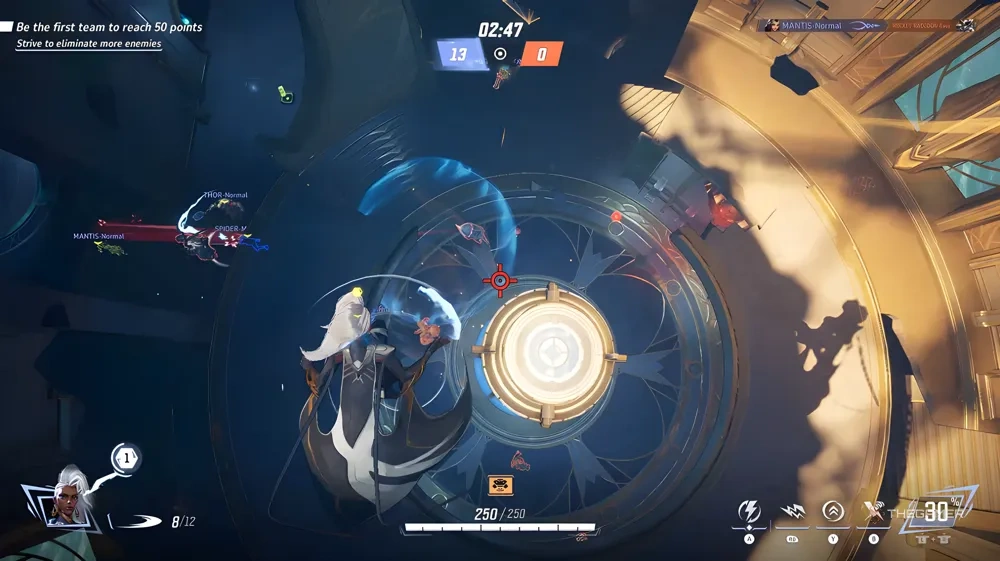Select the crossed-out X ability icon
The image size is (1000, 561).
pos(874,512)
